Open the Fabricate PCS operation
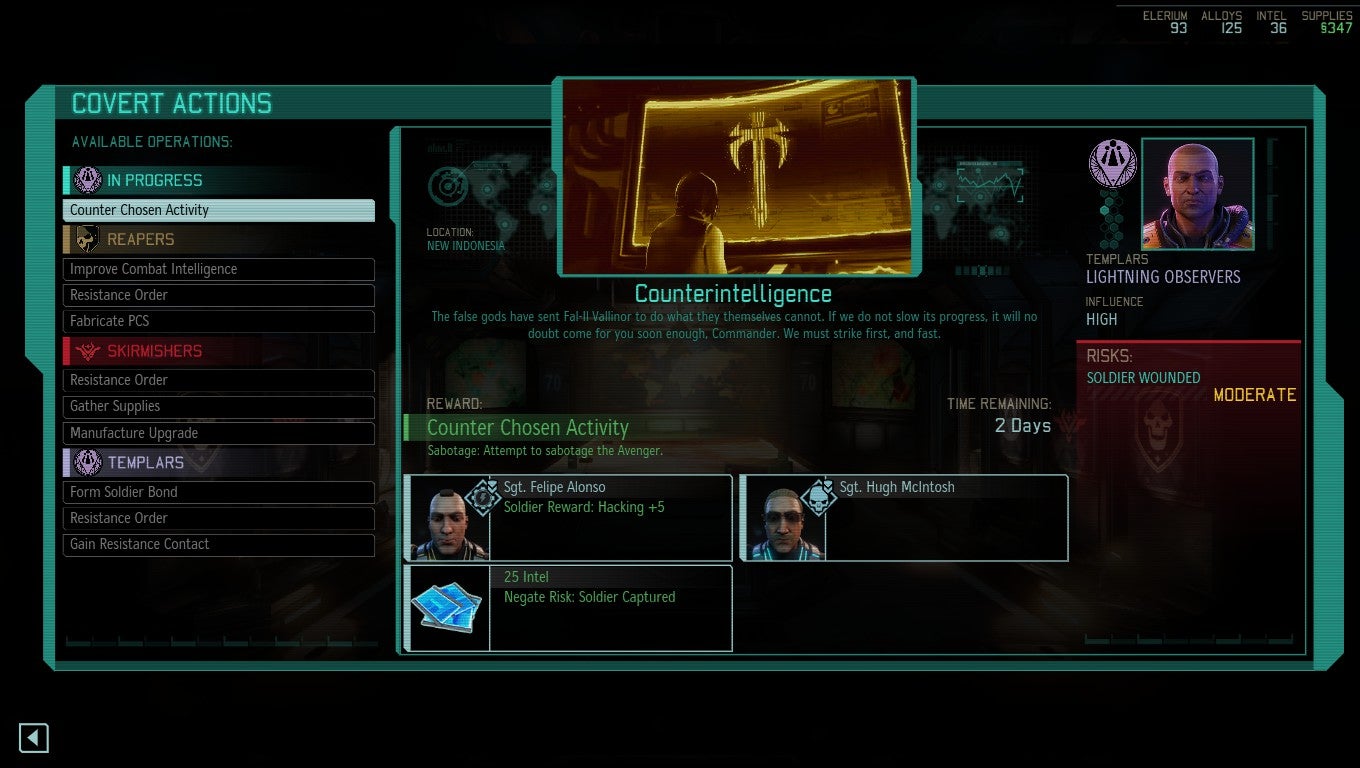 point(219,321)
